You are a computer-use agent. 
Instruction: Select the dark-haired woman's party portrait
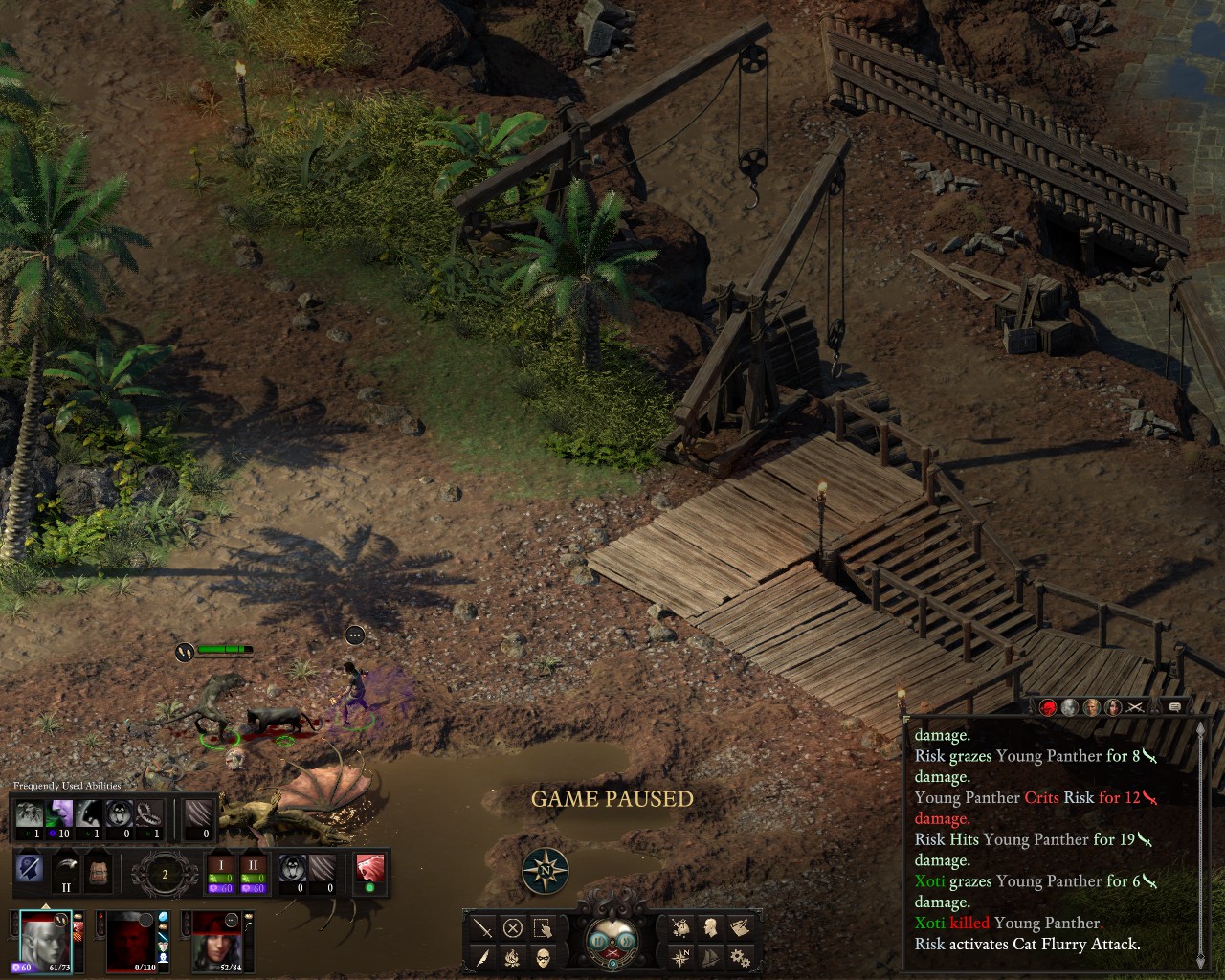tap(216, 940)
